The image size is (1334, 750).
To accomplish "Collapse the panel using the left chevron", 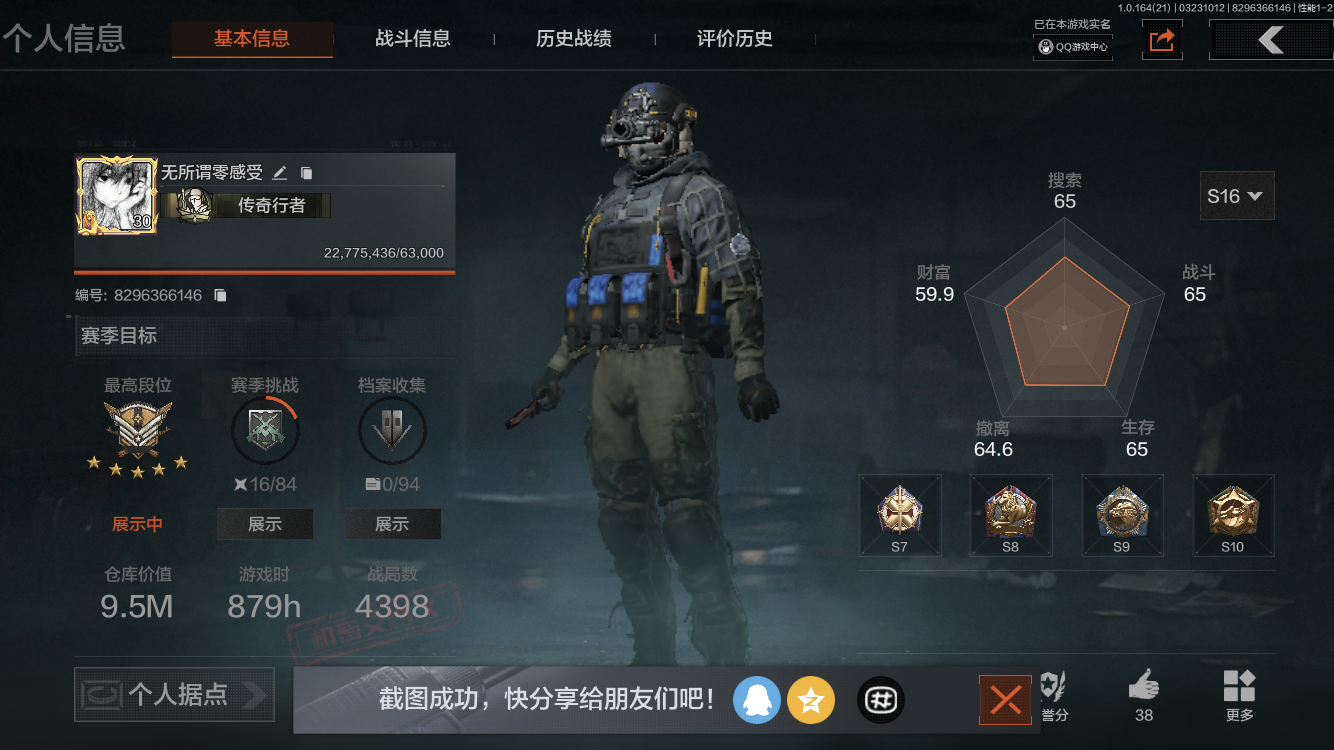I will tap(1270, 40).
